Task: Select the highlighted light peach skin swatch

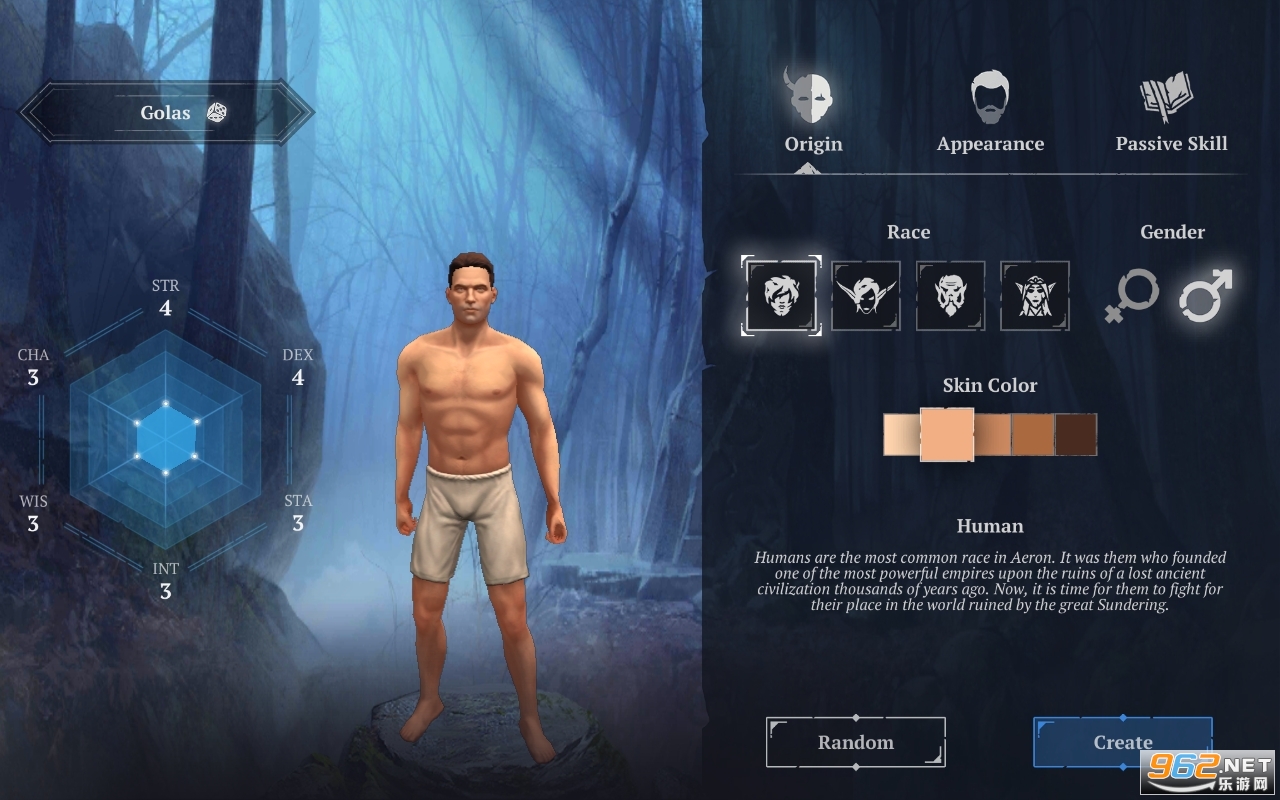Action: (x=946, y=435)
